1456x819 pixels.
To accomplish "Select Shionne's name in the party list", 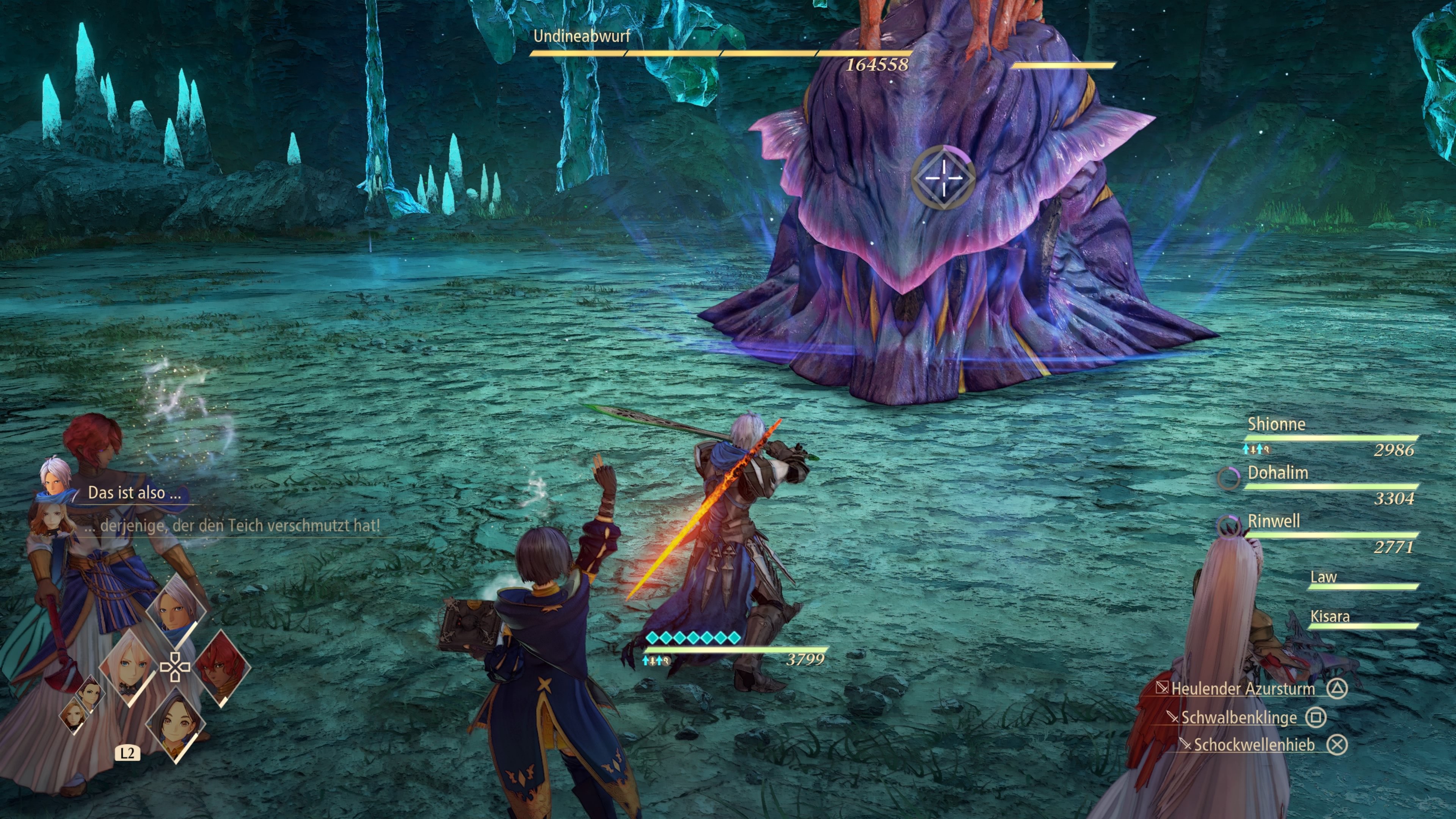I will pyautogui.click(x=1276, y=424).
